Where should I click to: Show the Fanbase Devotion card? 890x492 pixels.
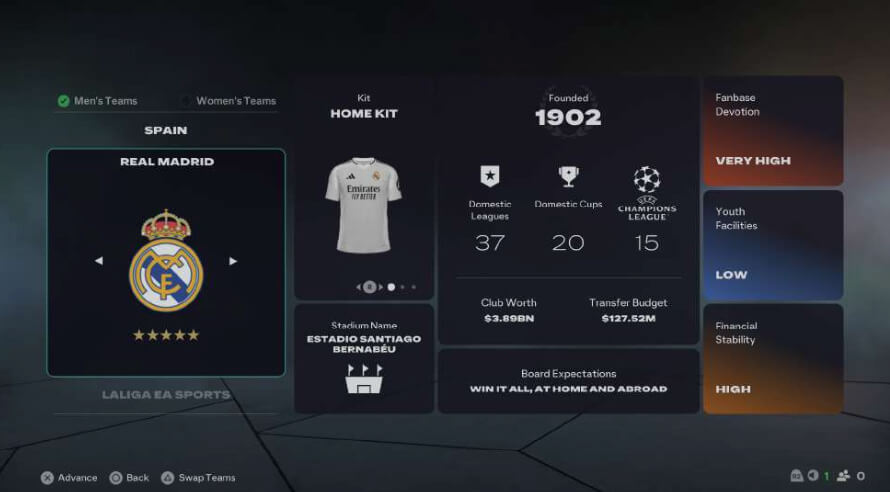point(773,131)
